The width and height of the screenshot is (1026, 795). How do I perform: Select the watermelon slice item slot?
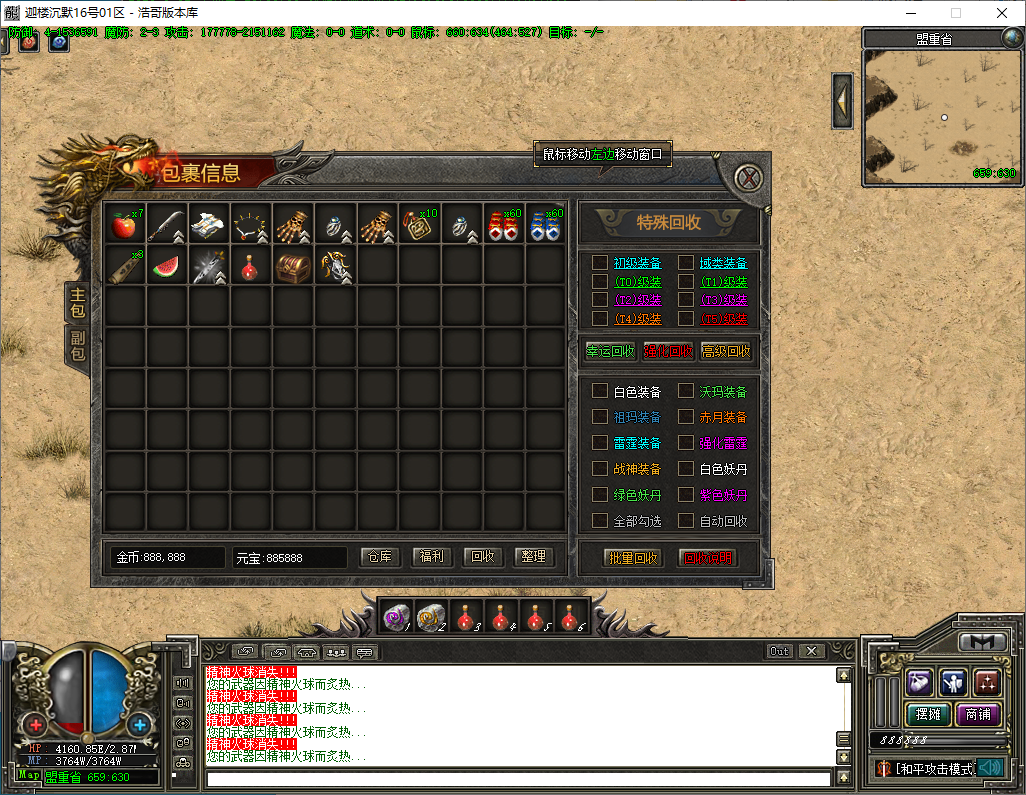(x=166, y=267)
